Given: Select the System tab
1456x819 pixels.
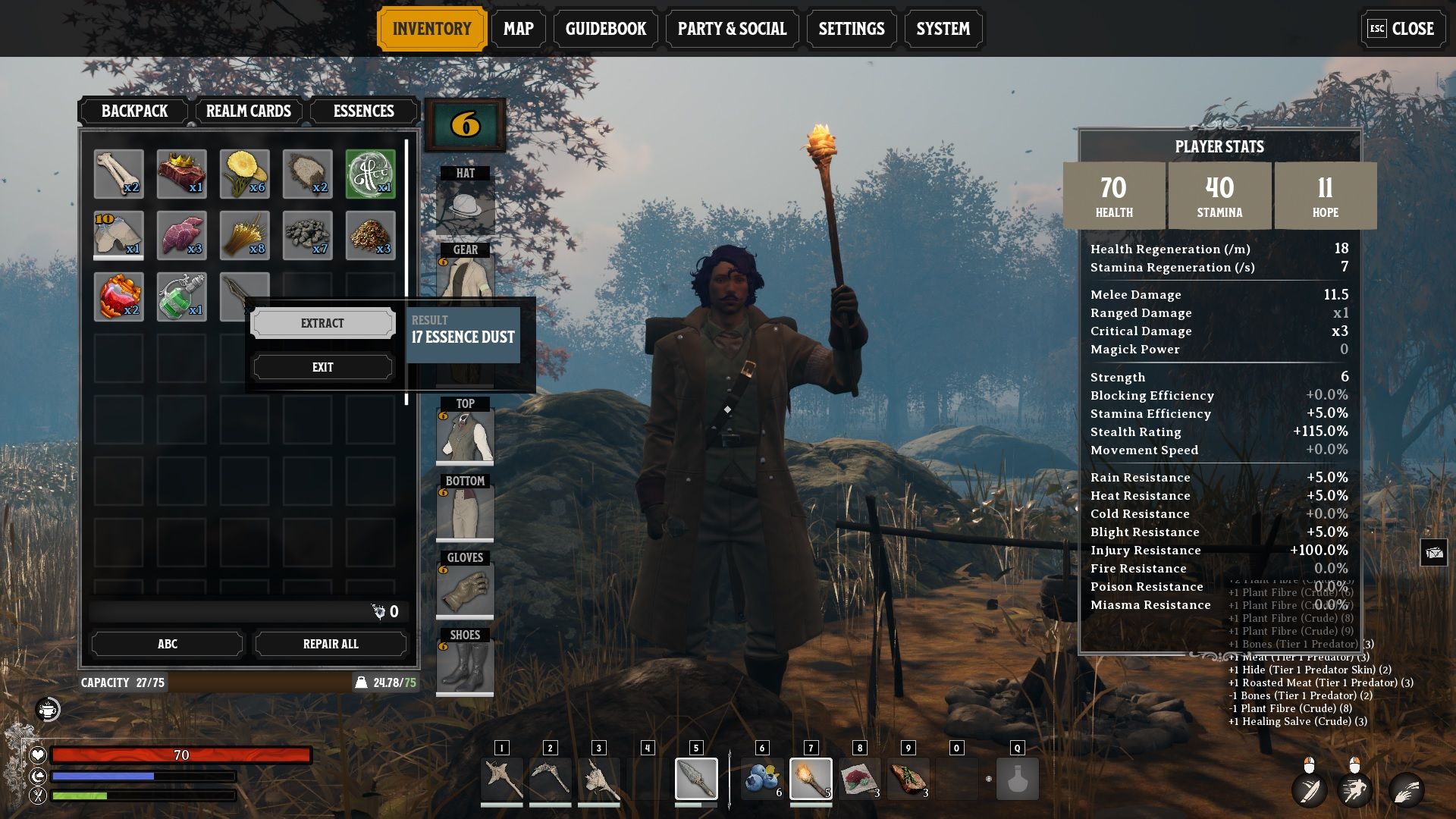Looking at the screenshot, I should coord(943,29).
